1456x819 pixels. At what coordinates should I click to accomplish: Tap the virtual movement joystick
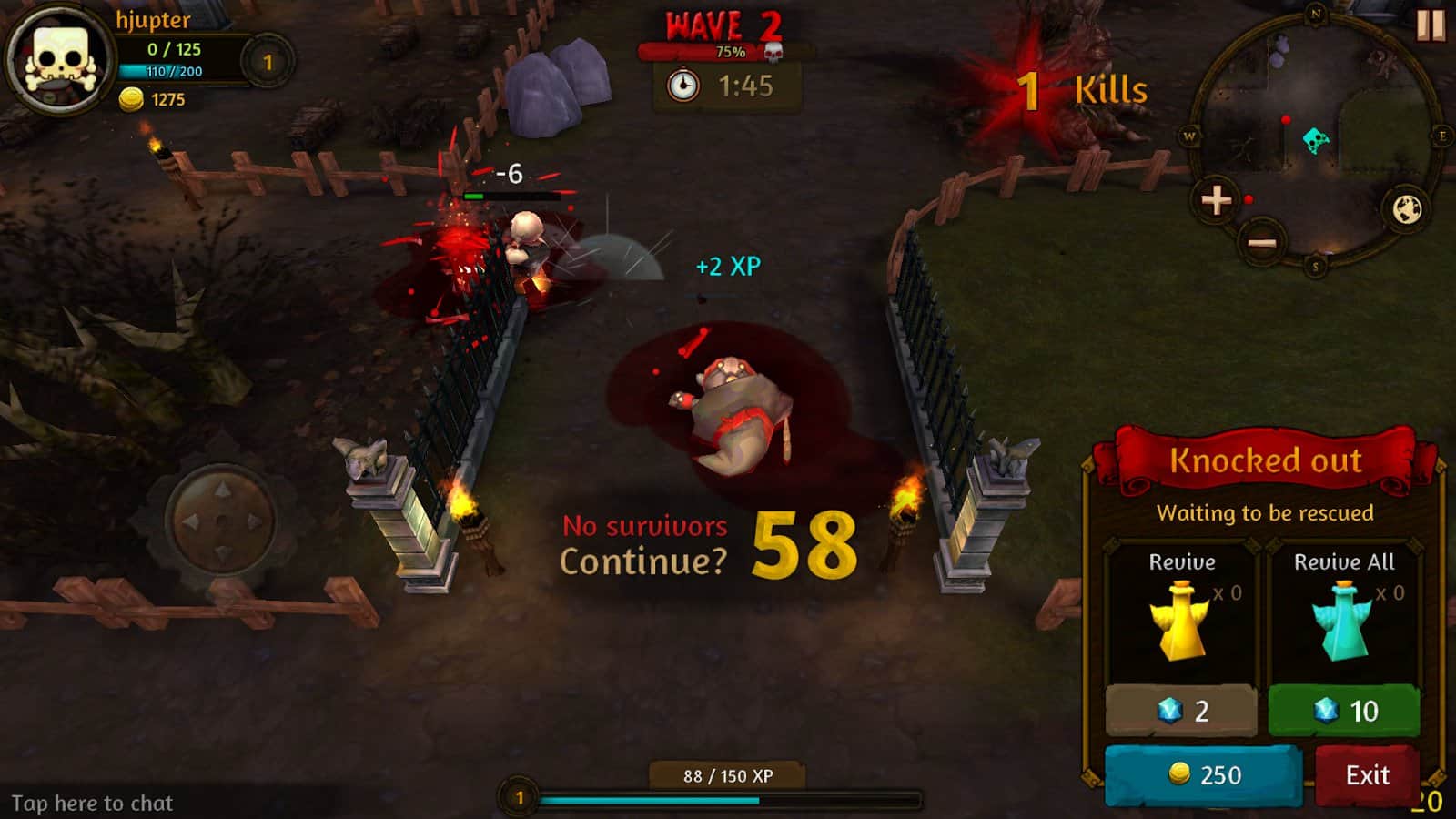[x=221, y=521]
